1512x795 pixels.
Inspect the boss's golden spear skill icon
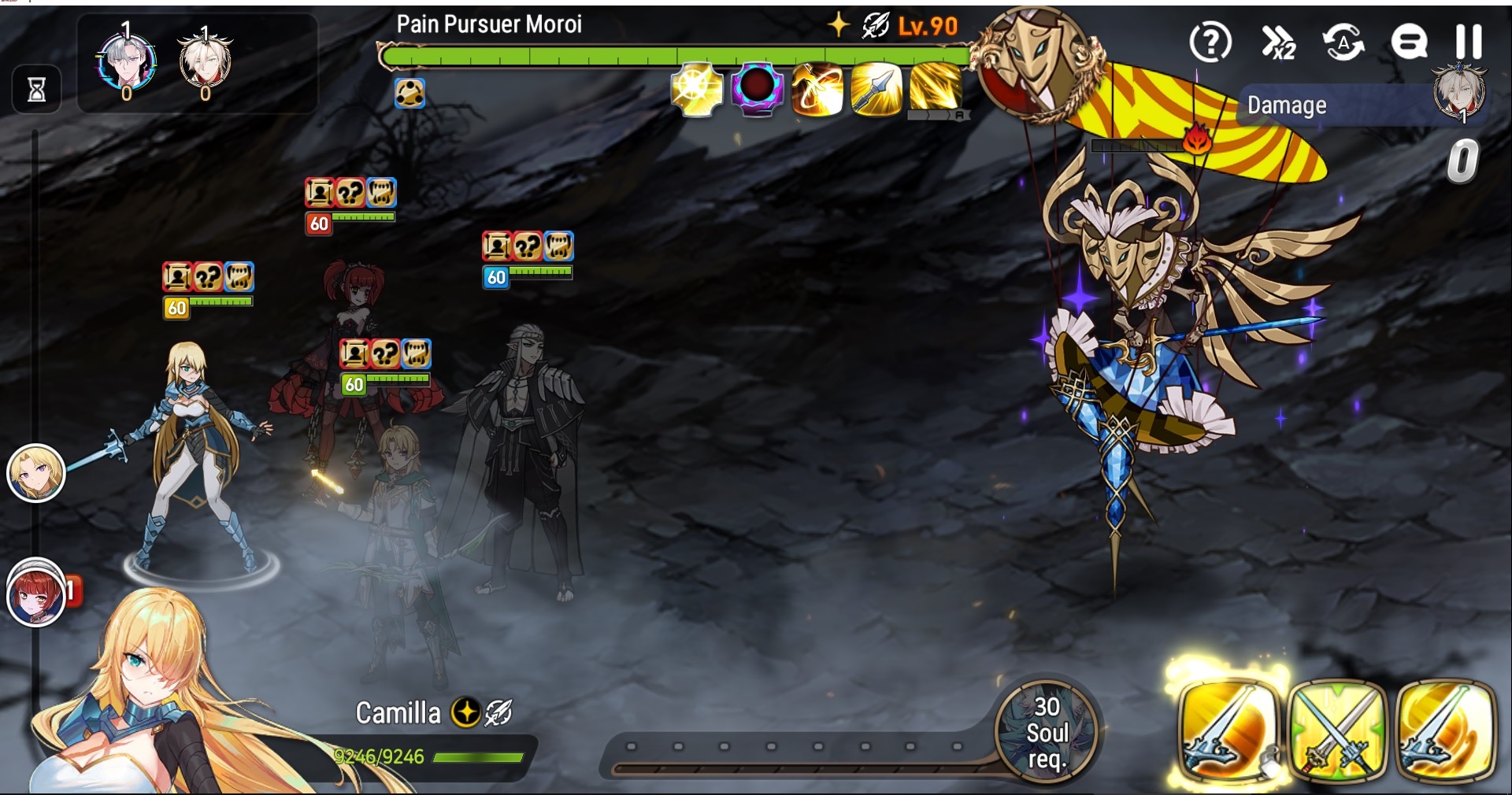[x=876, y=91]
